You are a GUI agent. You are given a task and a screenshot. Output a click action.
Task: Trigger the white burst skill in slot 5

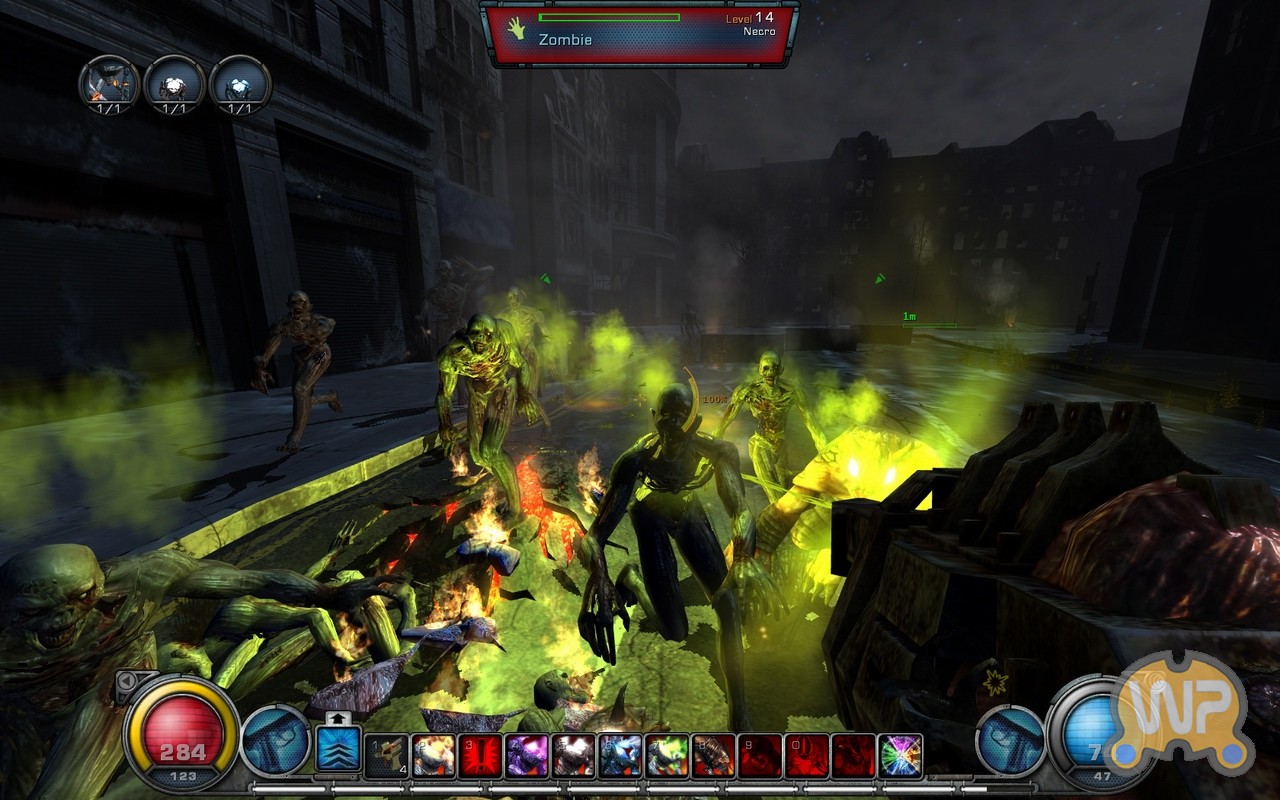pyautogui.click(x=574, y=755)
